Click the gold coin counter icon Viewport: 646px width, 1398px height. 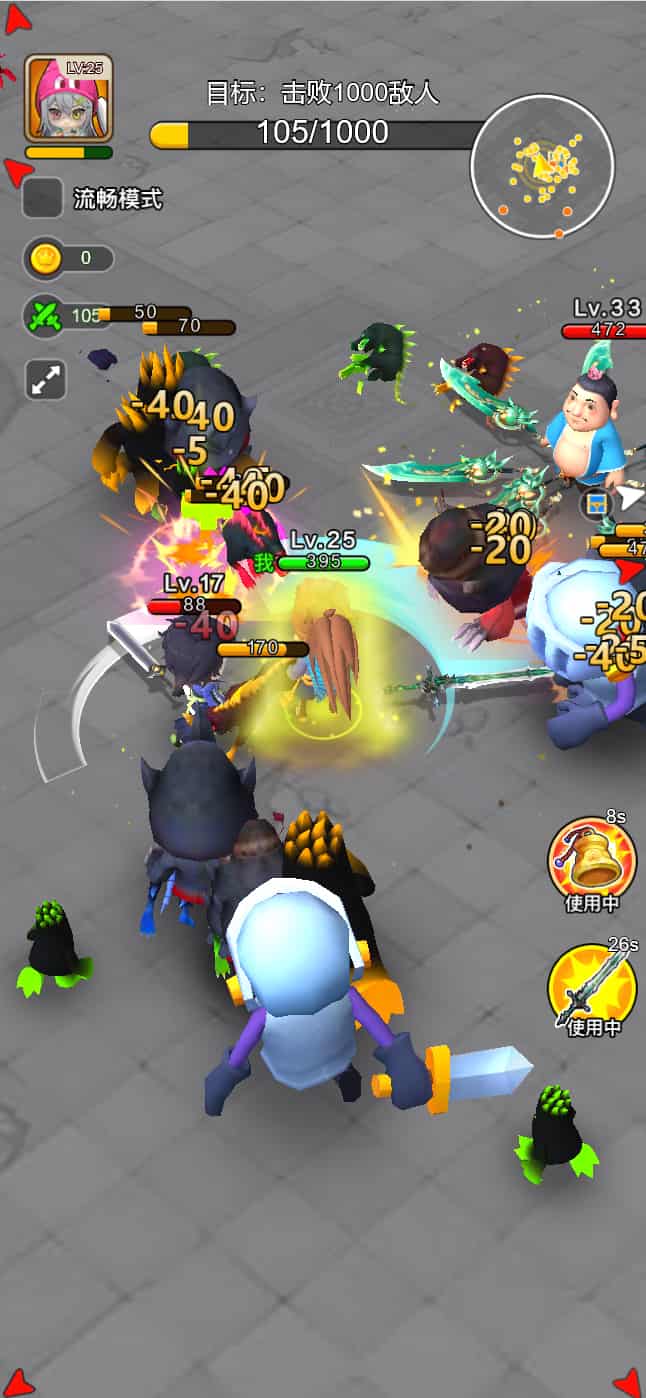(x=45, y=259)
